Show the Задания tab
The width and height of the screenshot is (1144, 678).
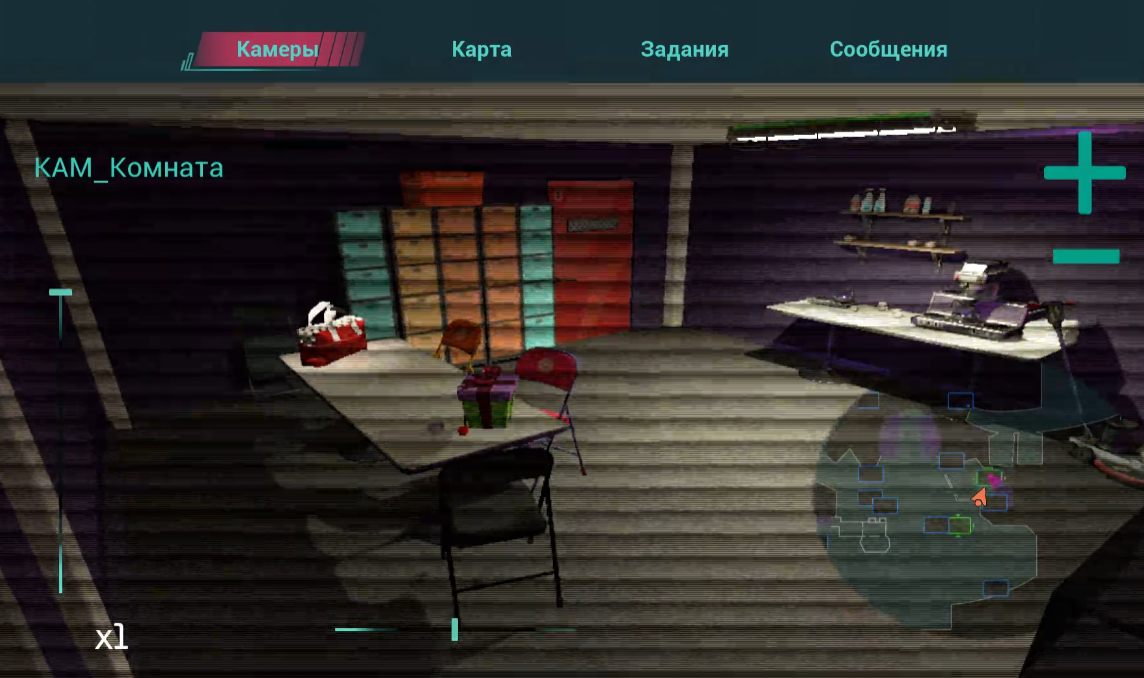tap(684, 49)
